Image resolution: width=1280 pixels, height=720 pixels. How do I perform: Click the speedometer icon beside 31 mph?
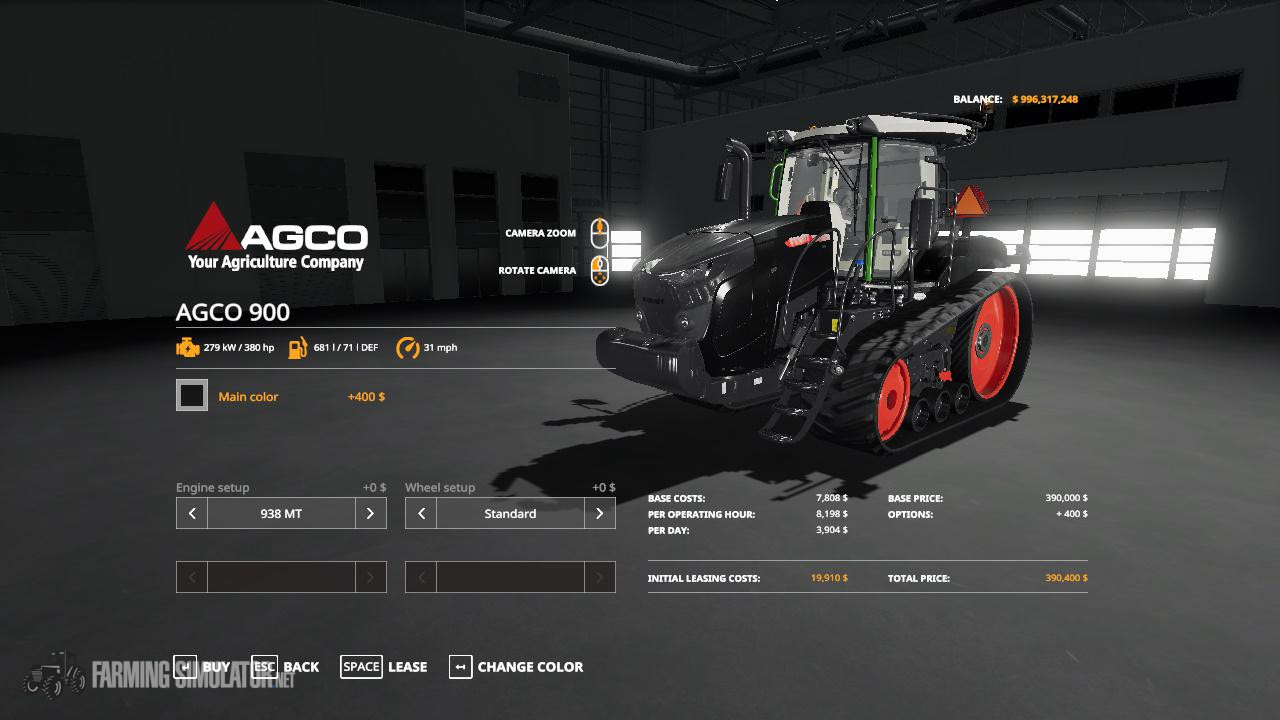(408, 348)
